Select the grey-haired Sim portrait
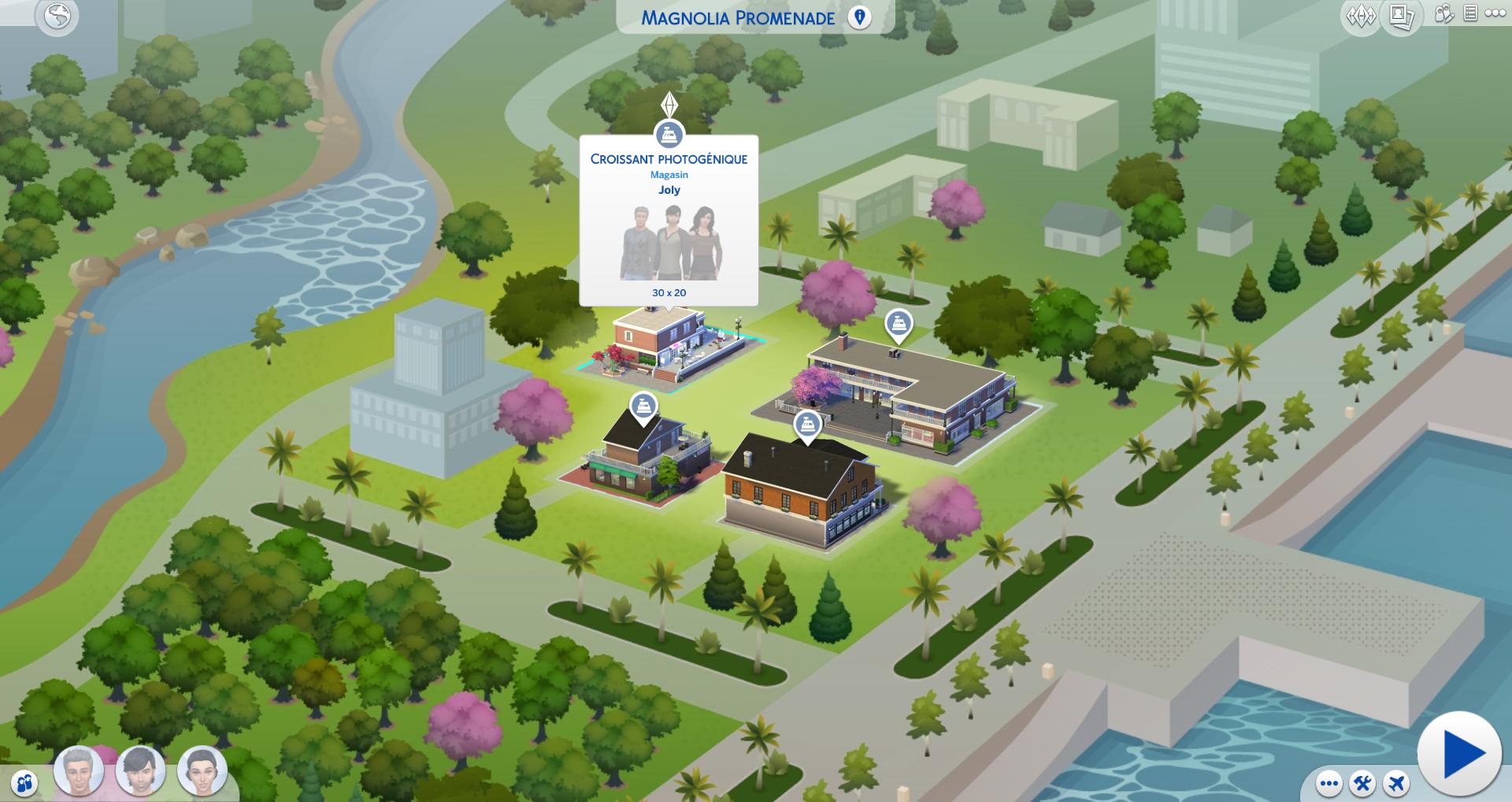The height and width of the screenshot is (802, 1512). (79, 770)
